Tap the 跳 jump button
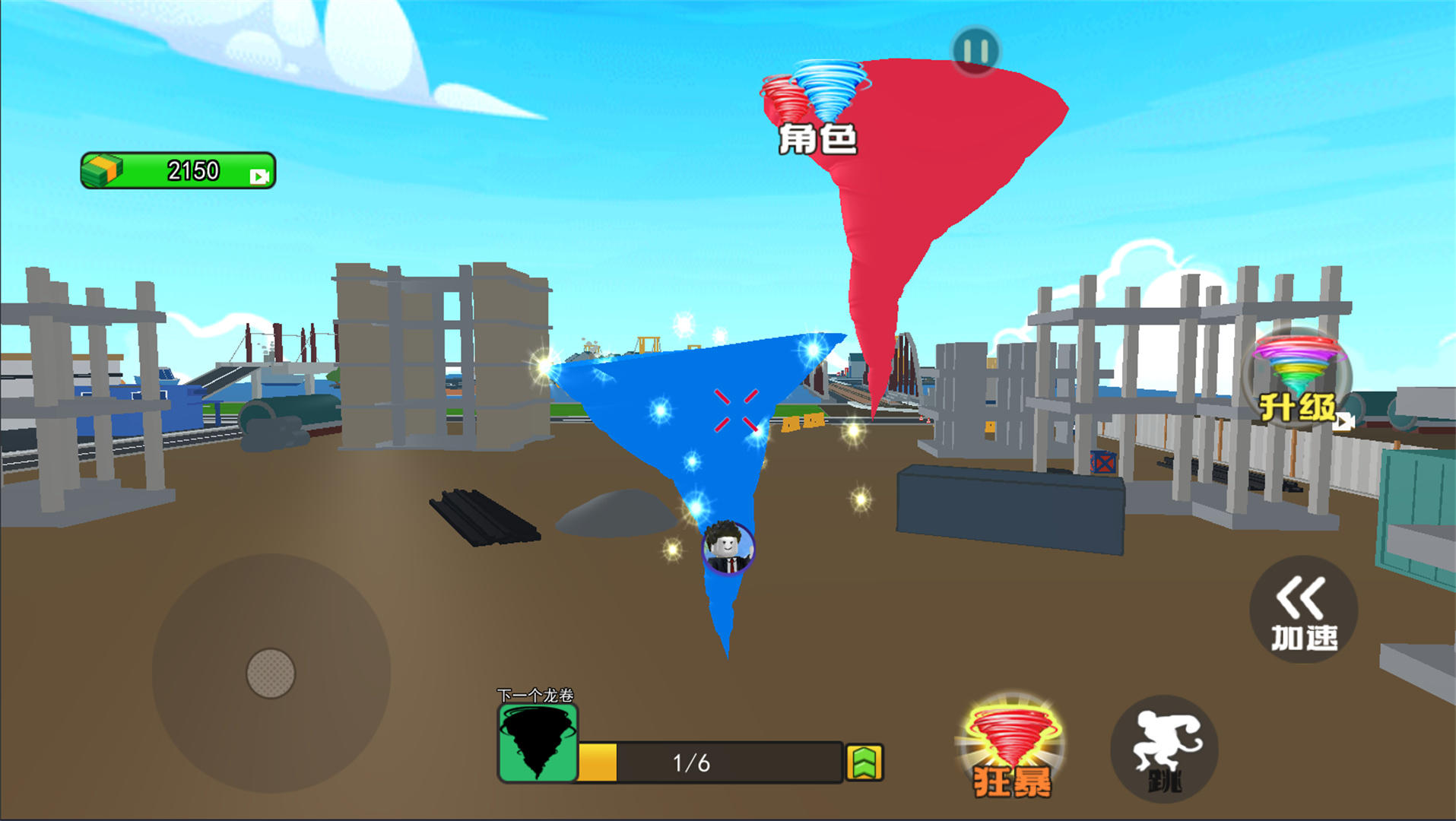The image size is (1456, 821). (x=1164, y=750)
